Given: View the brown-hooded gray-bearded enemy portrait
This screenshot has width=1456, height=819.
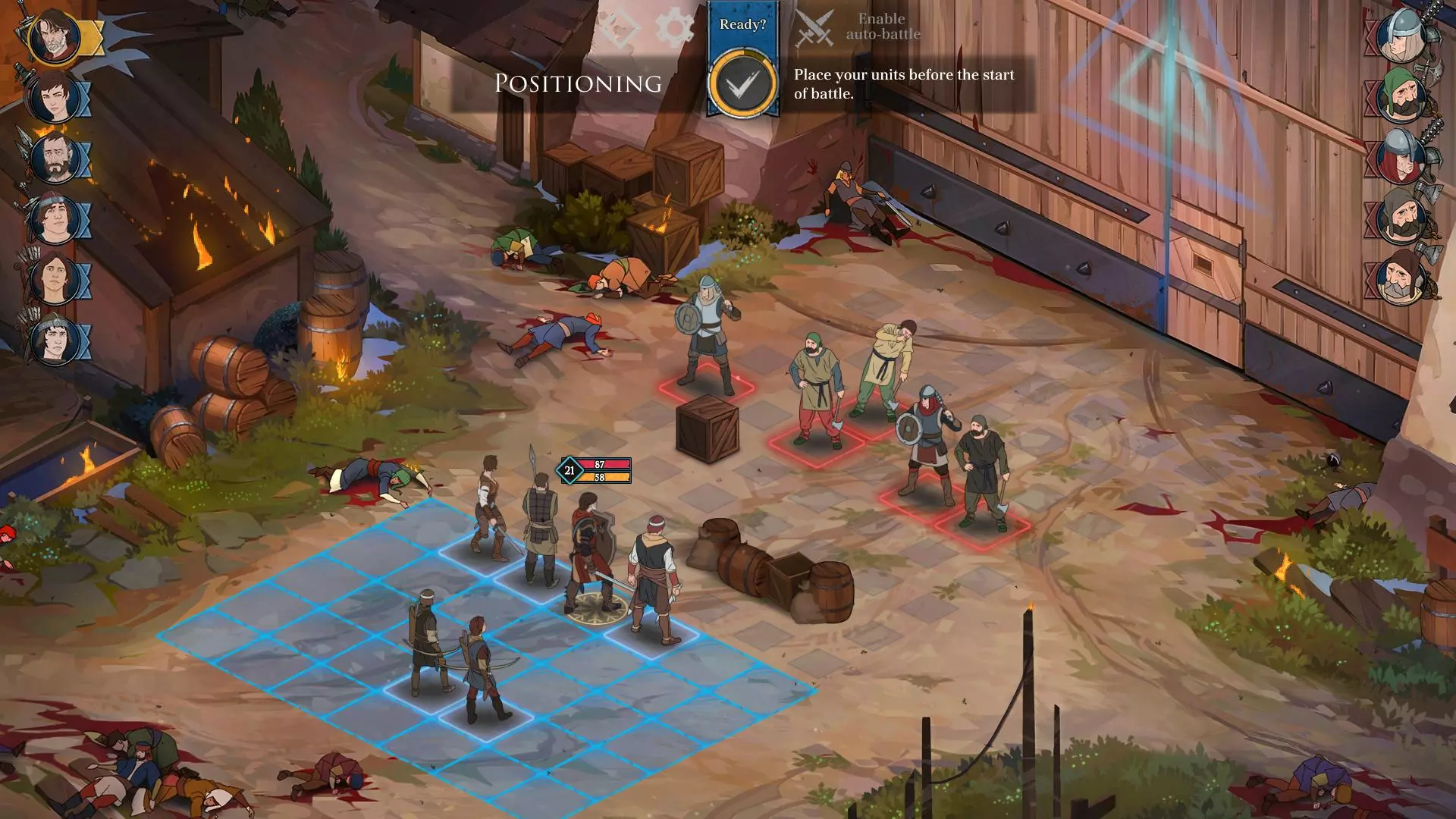Looking at the screenshot, I should point(1400,278).
